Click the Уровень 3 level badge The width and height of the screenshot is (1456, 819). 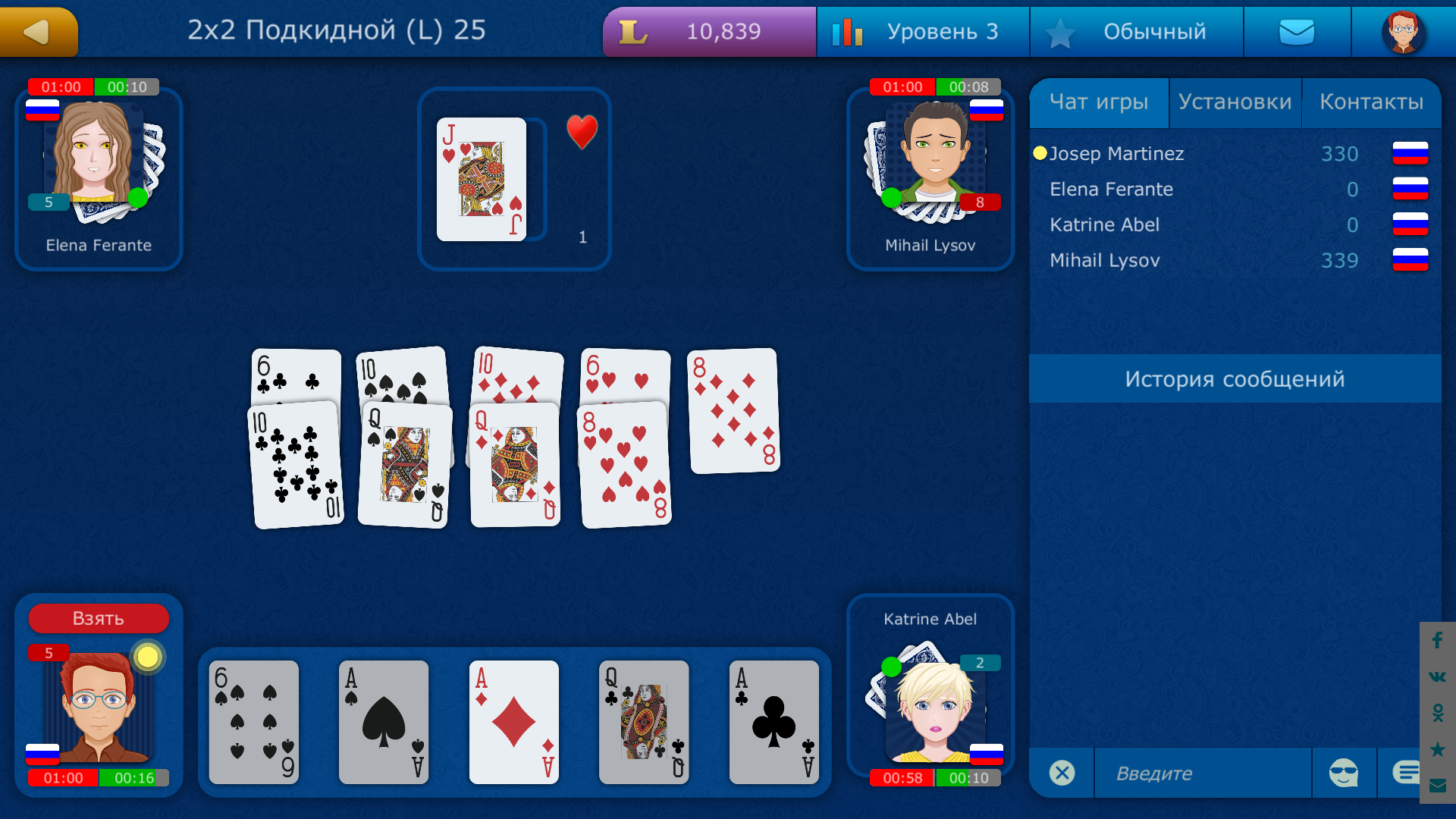tap(922, 31)
